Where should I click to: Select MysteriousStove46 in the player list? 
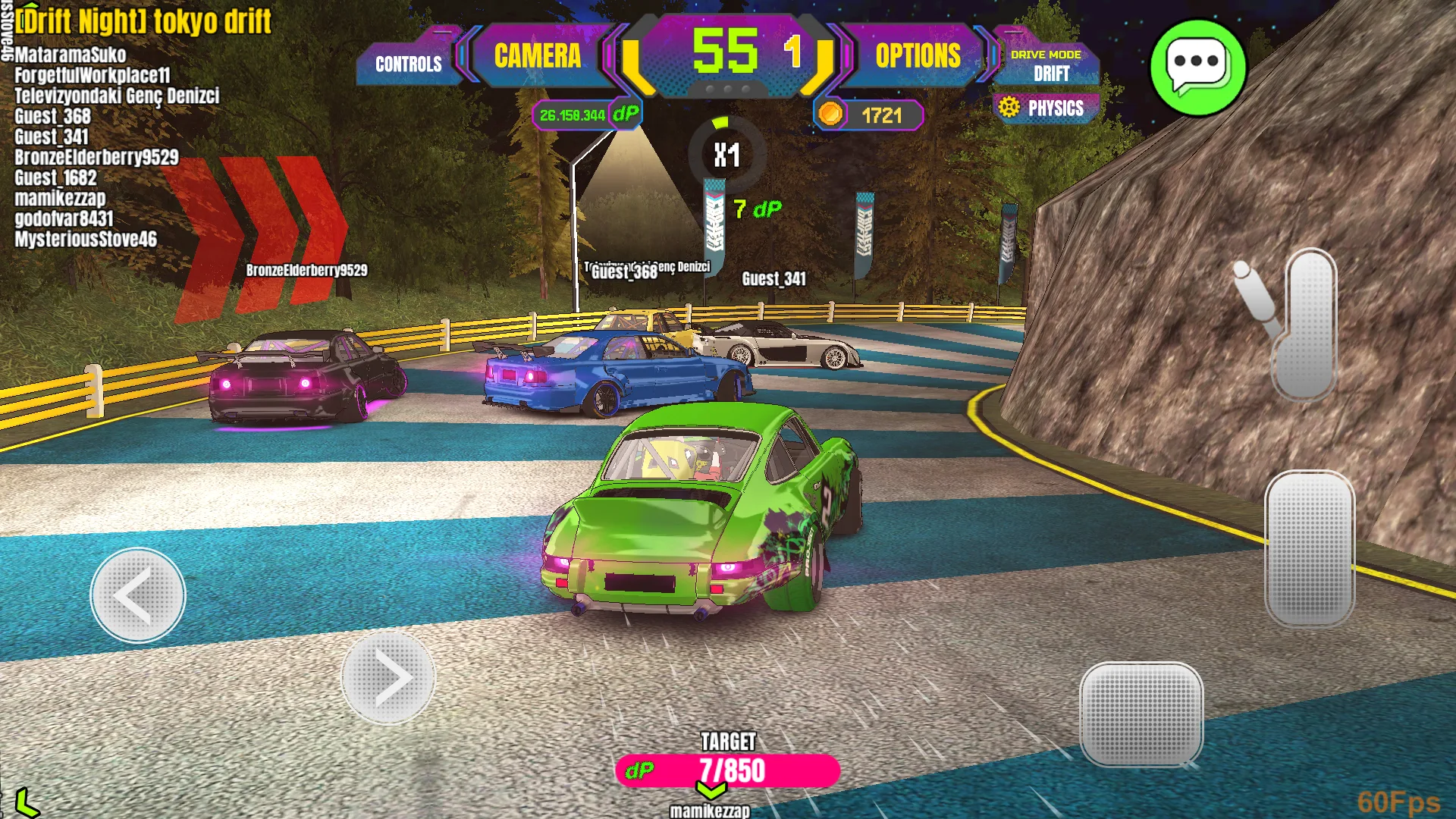coord(86,240)
